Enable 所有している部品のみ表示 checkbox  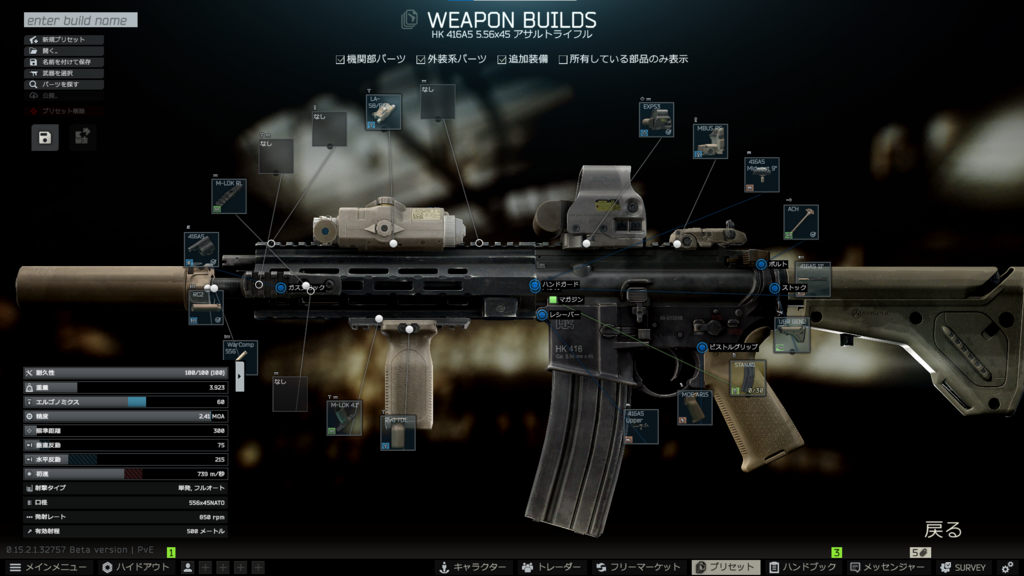(x=563, y=59)
